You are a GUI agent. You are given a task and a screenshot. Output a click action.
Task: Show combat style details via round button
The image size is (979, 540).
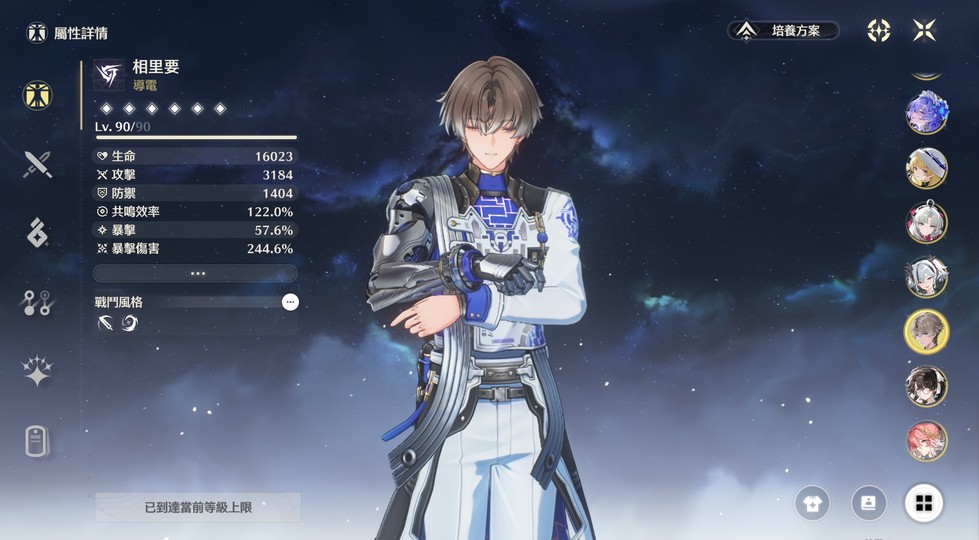290,302
